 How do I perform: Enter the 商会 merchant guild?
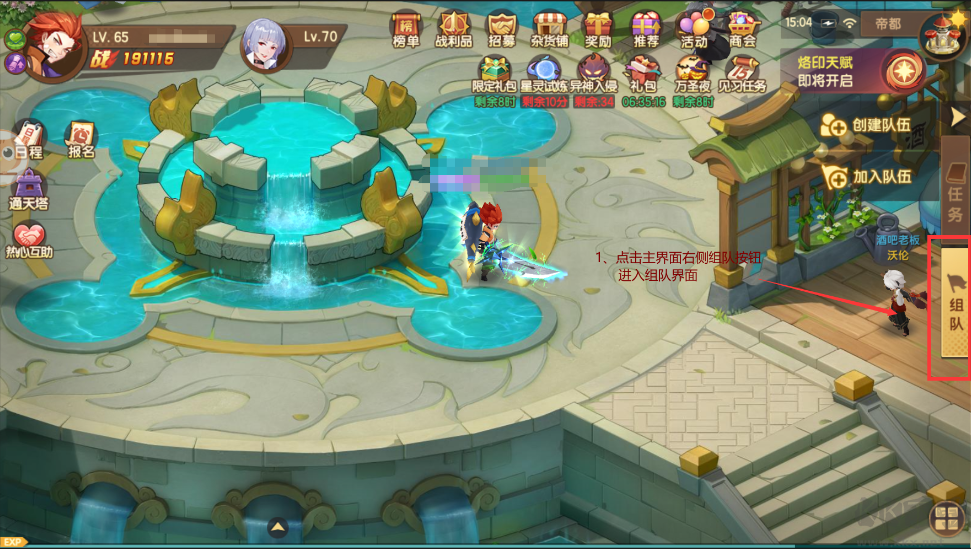[x=742, y=29]
